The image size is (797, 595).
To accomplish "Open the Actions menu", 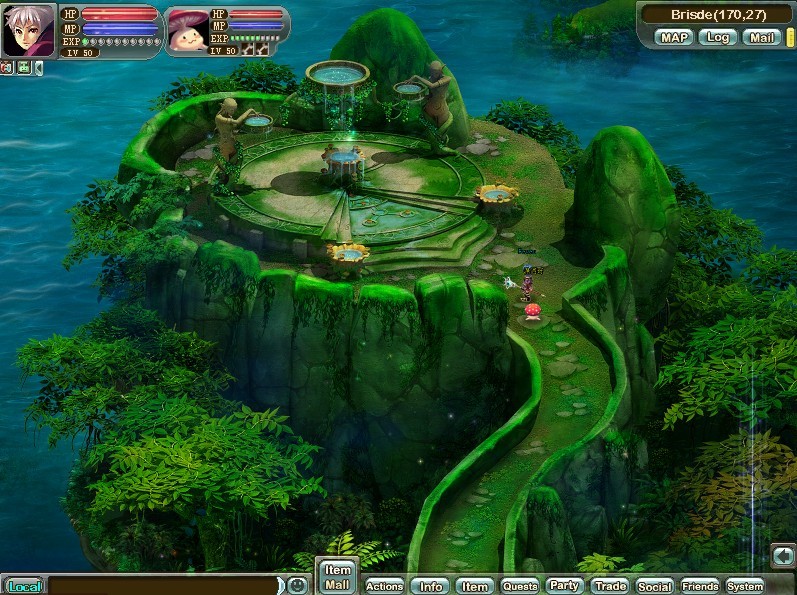I will pyautogui.click(x=384, y=587).
